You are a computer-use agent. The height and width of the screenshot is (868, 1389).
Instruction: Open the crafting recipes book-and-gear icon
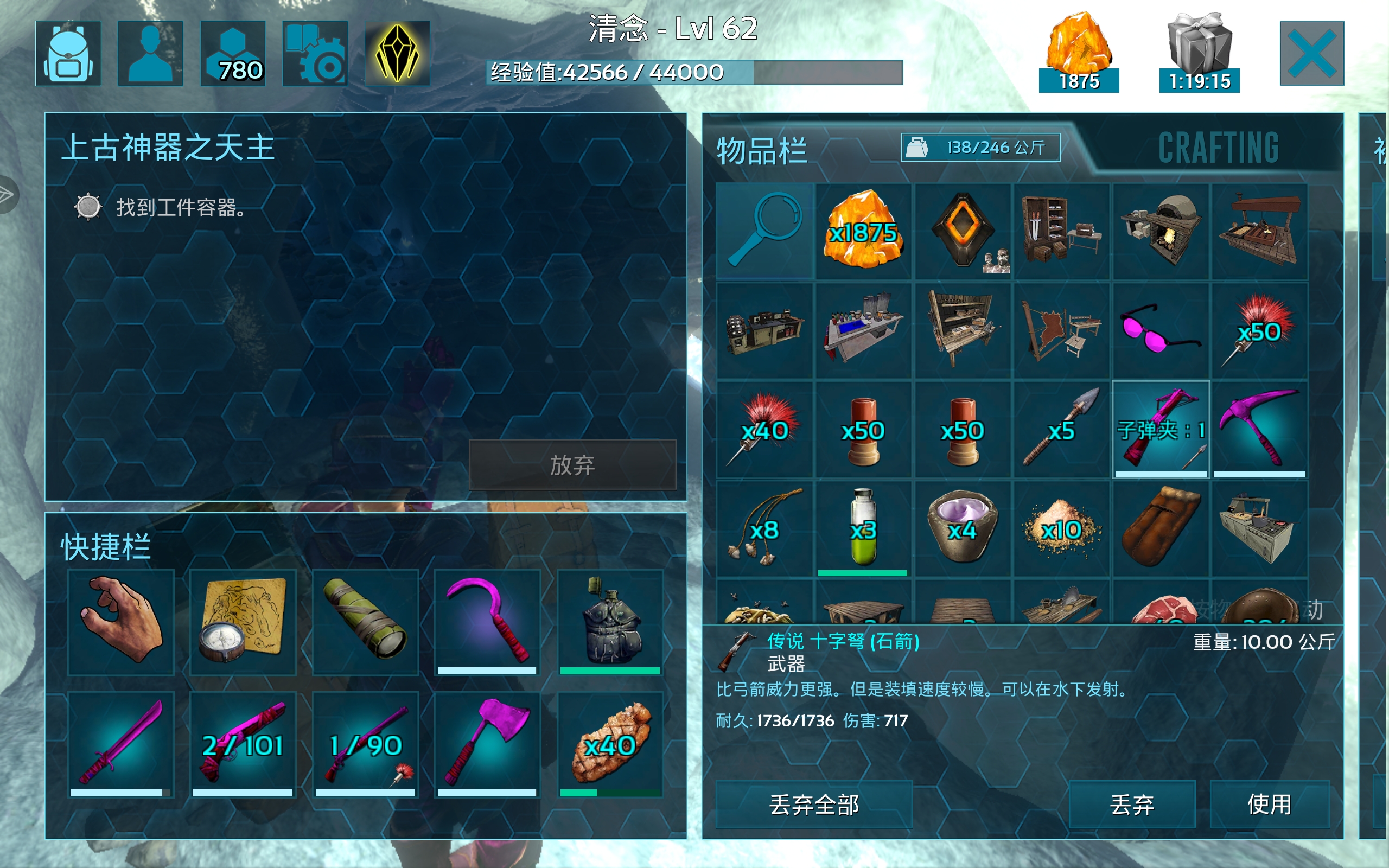(x=316, y=55)
